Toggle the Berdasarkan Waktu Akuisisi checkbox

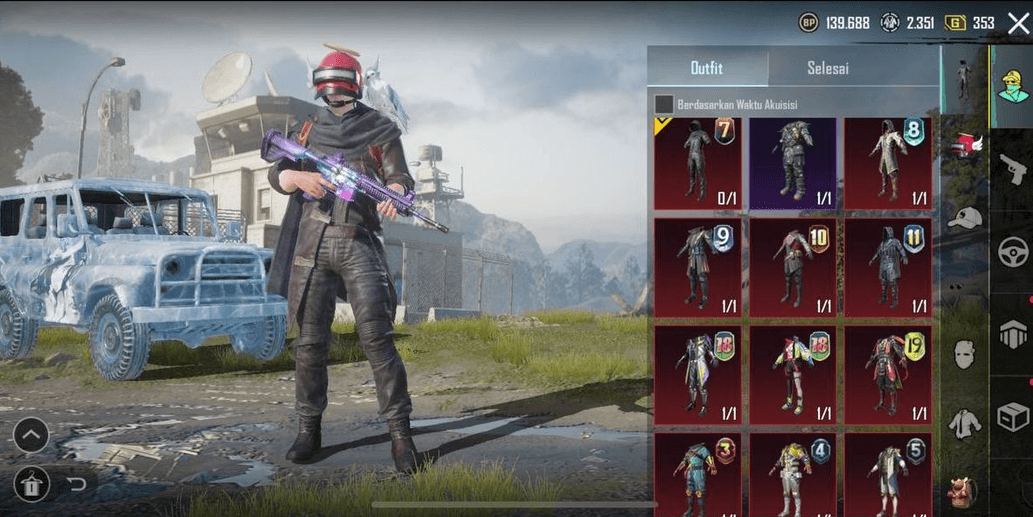[x=663, y=104]
